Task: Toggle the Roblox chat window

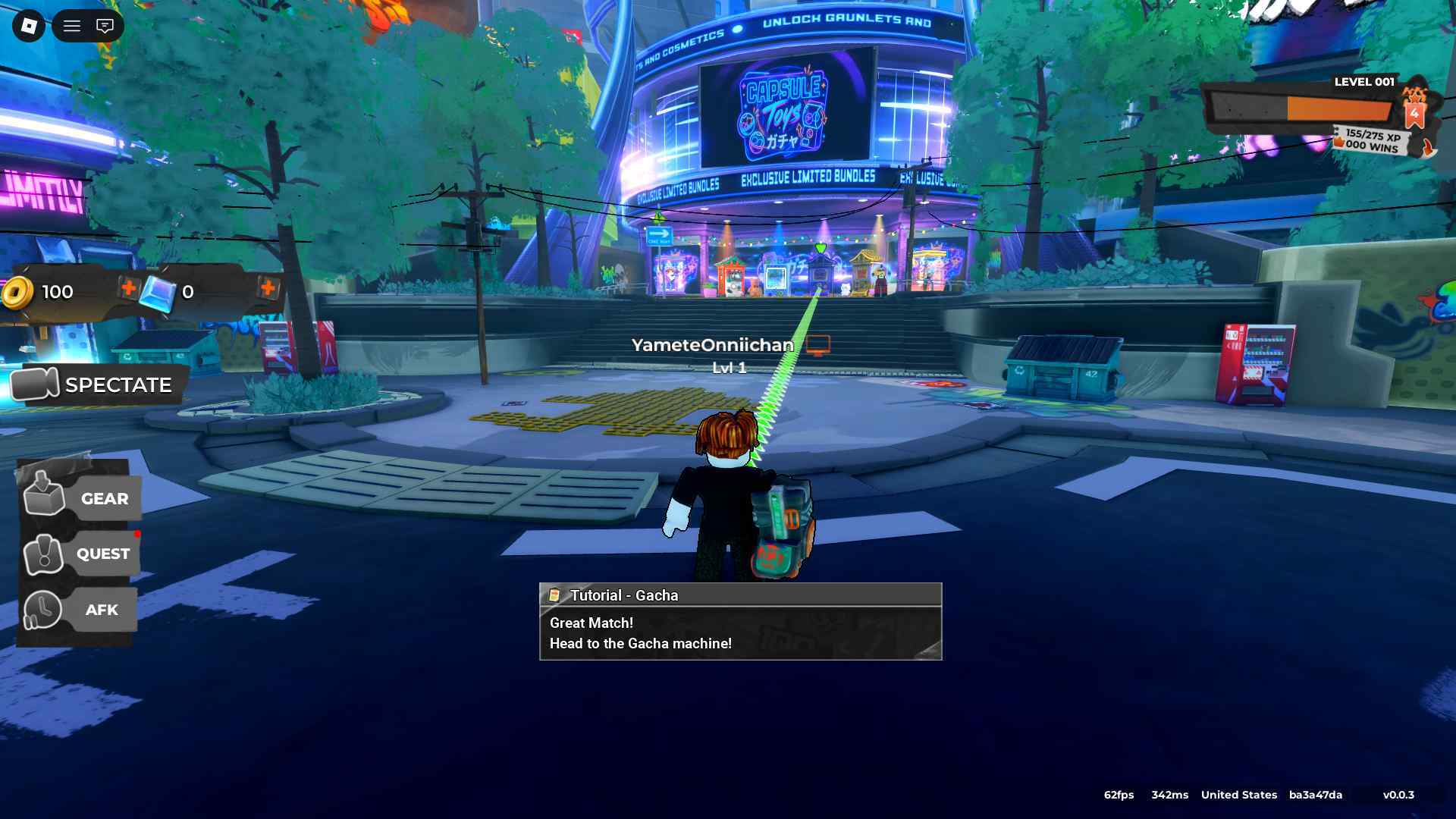Action: tap(105, 27)
